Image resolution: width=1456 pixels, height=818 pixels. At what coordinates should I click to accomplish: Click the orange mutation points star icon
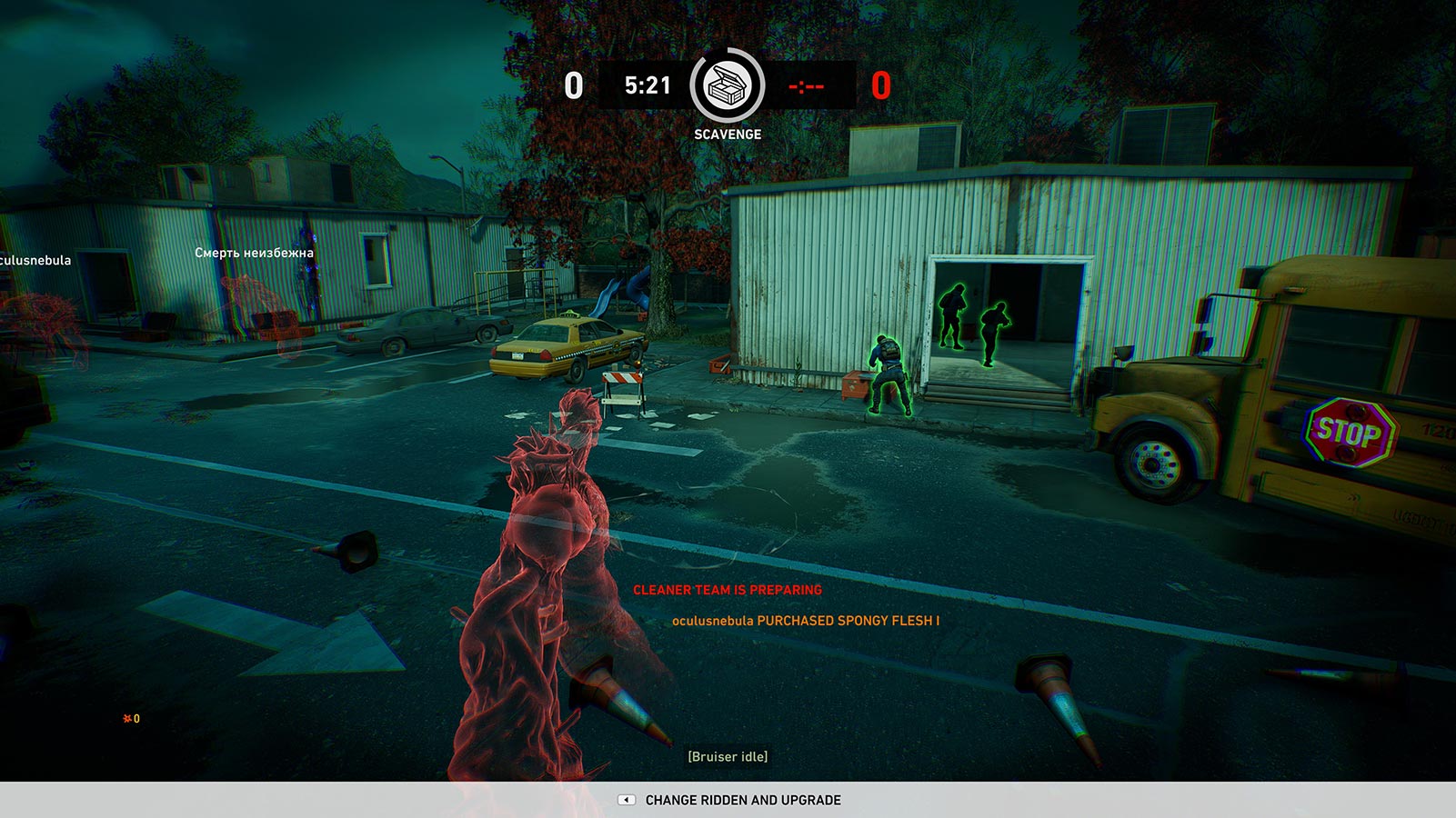[126, 718]
